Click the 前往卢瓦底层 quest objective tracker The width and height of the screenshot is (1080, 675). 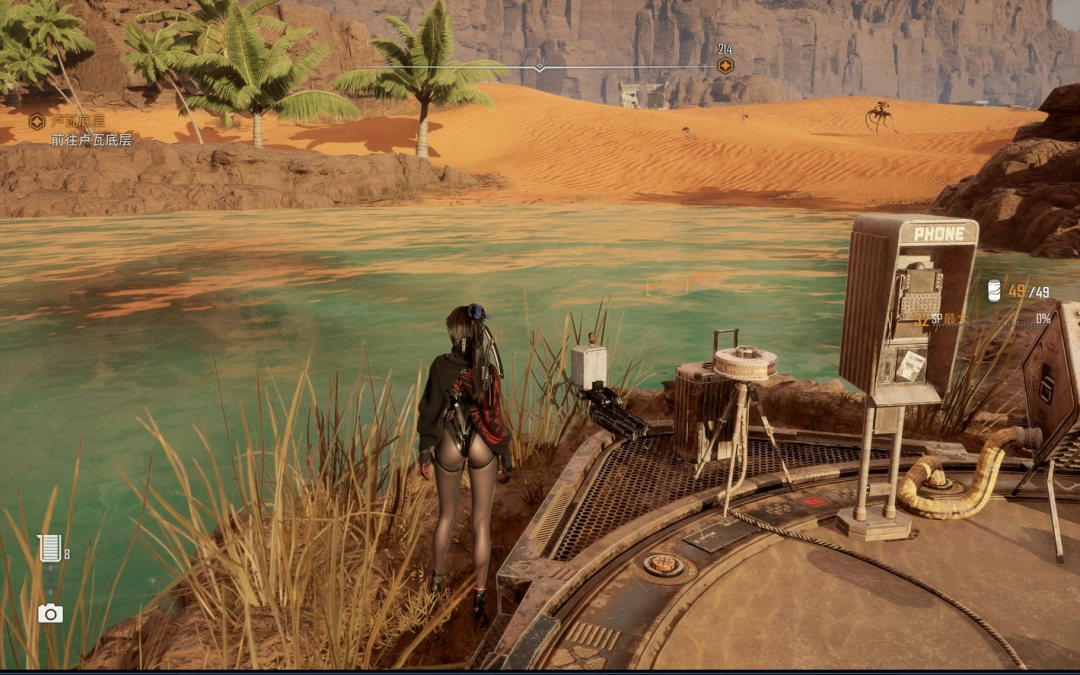91,139
